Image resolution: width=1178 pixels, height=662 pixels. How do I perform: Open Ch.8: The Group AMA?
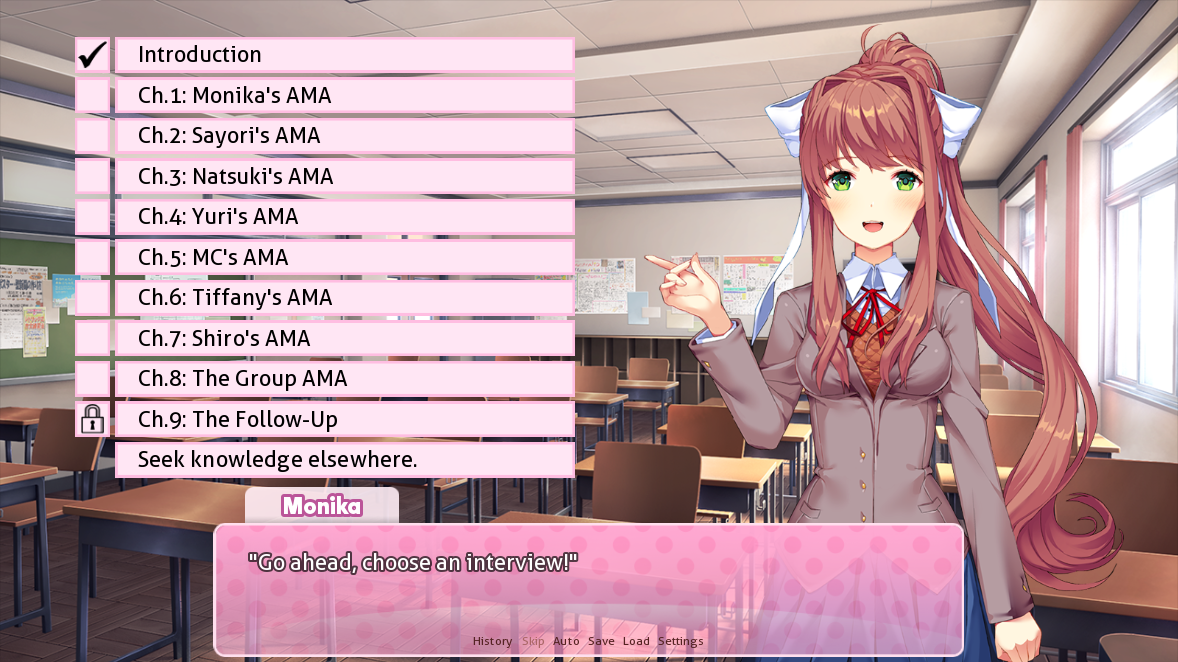pyautogui.click(x=344, y=379)
